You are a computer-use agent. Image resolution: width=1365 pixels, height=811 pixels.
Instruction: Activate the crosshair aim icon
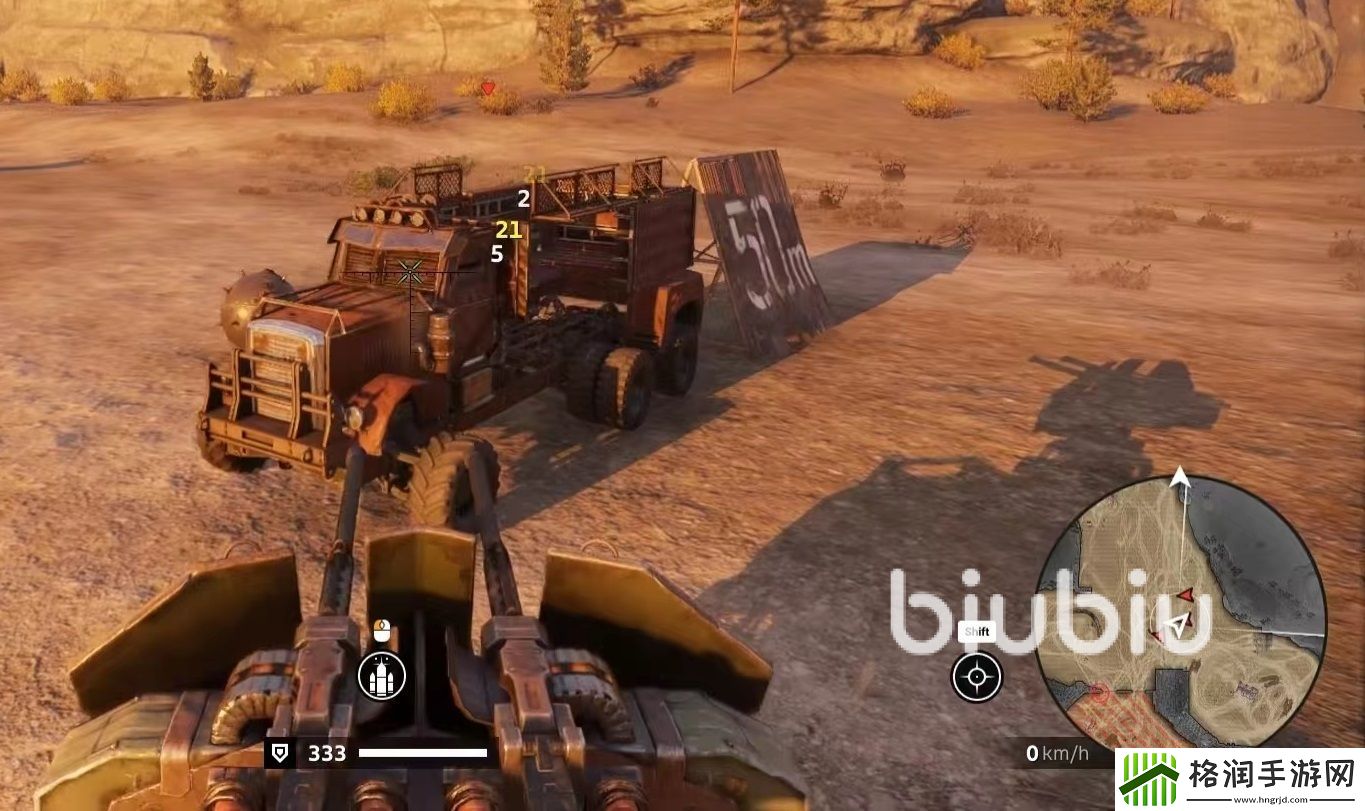(976, 677)
